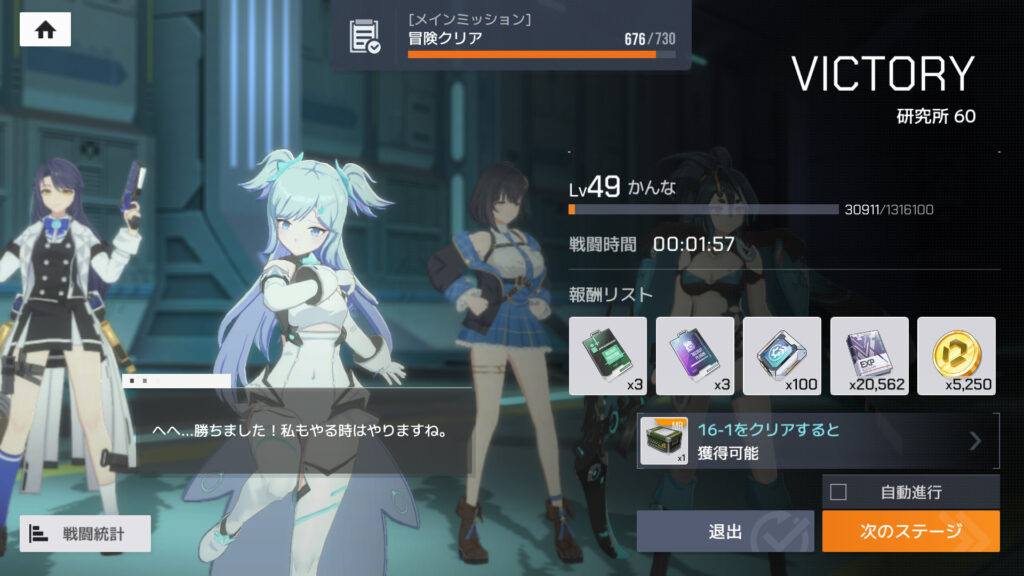View the green battery reward item

click(x=608, y=355)
